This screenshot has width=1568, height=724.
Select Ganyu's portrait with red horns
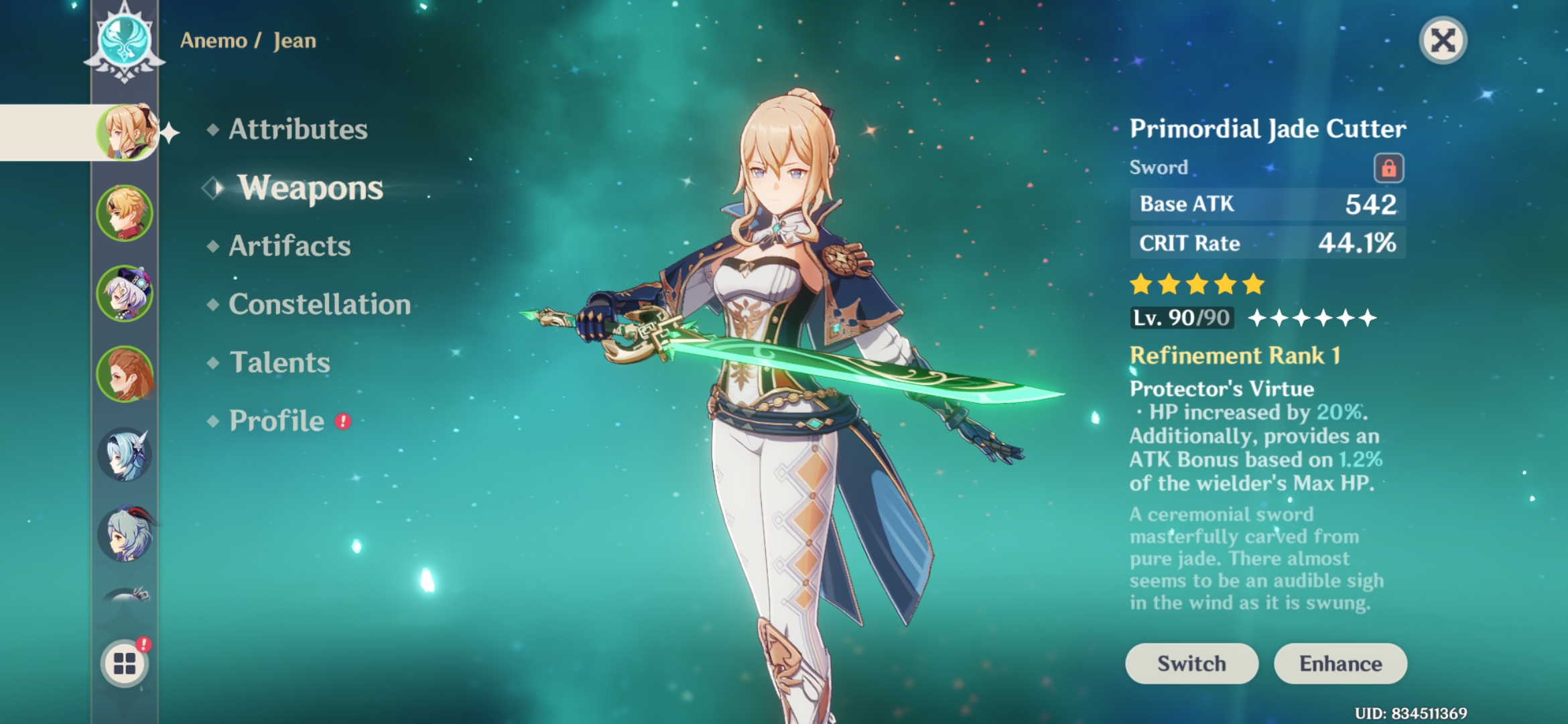click(125, 534)
